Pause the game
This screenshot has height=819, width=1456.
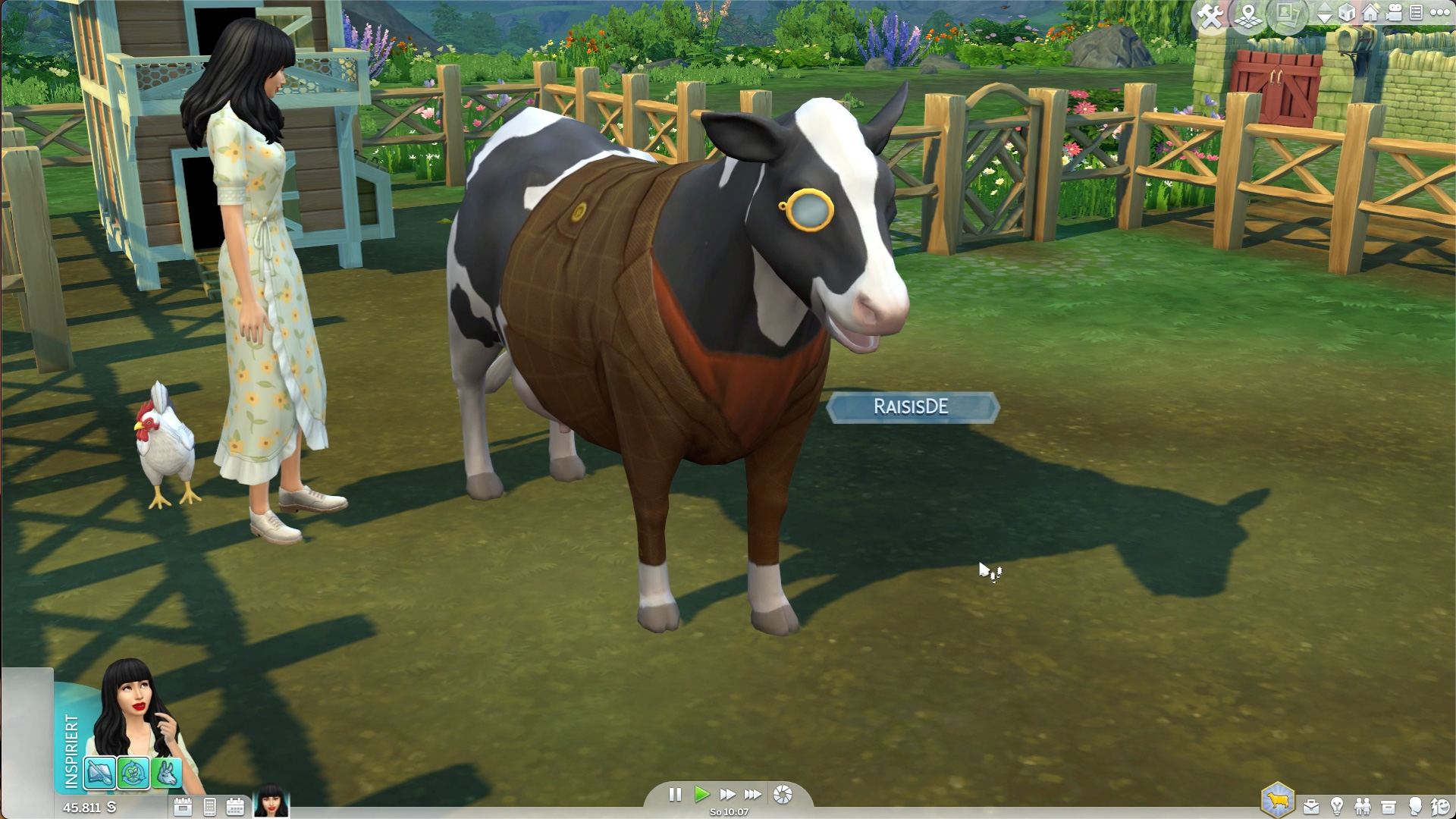coord(675,794)
